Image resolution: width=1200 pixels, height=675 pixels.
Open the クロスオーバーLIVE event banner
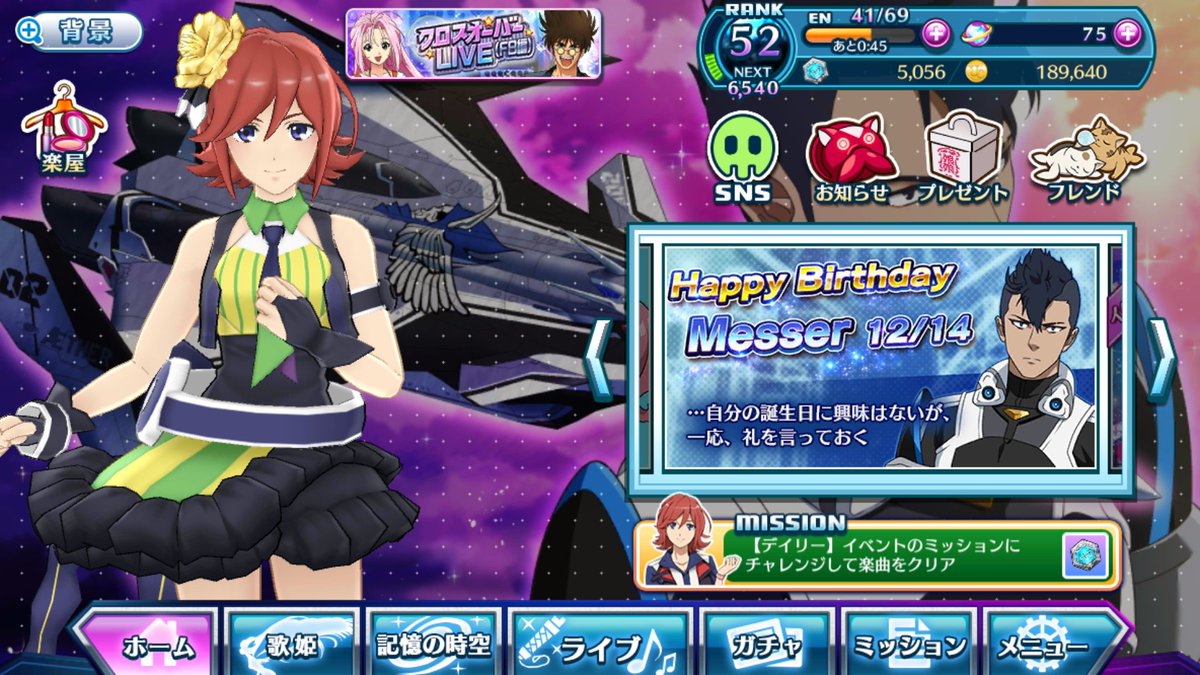(473, 43)
